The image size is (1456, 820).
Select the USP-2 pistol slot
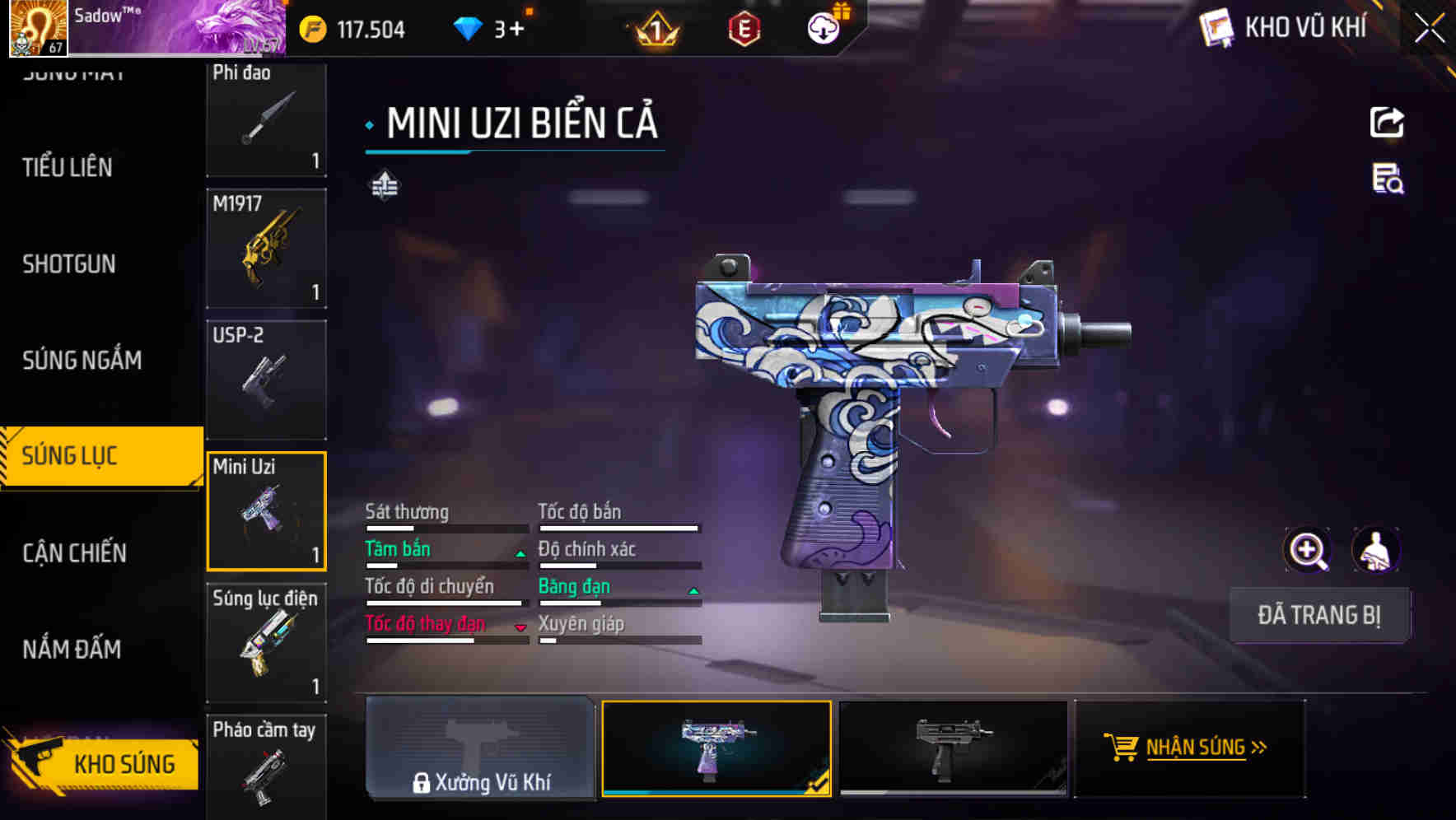pos(266,379)
